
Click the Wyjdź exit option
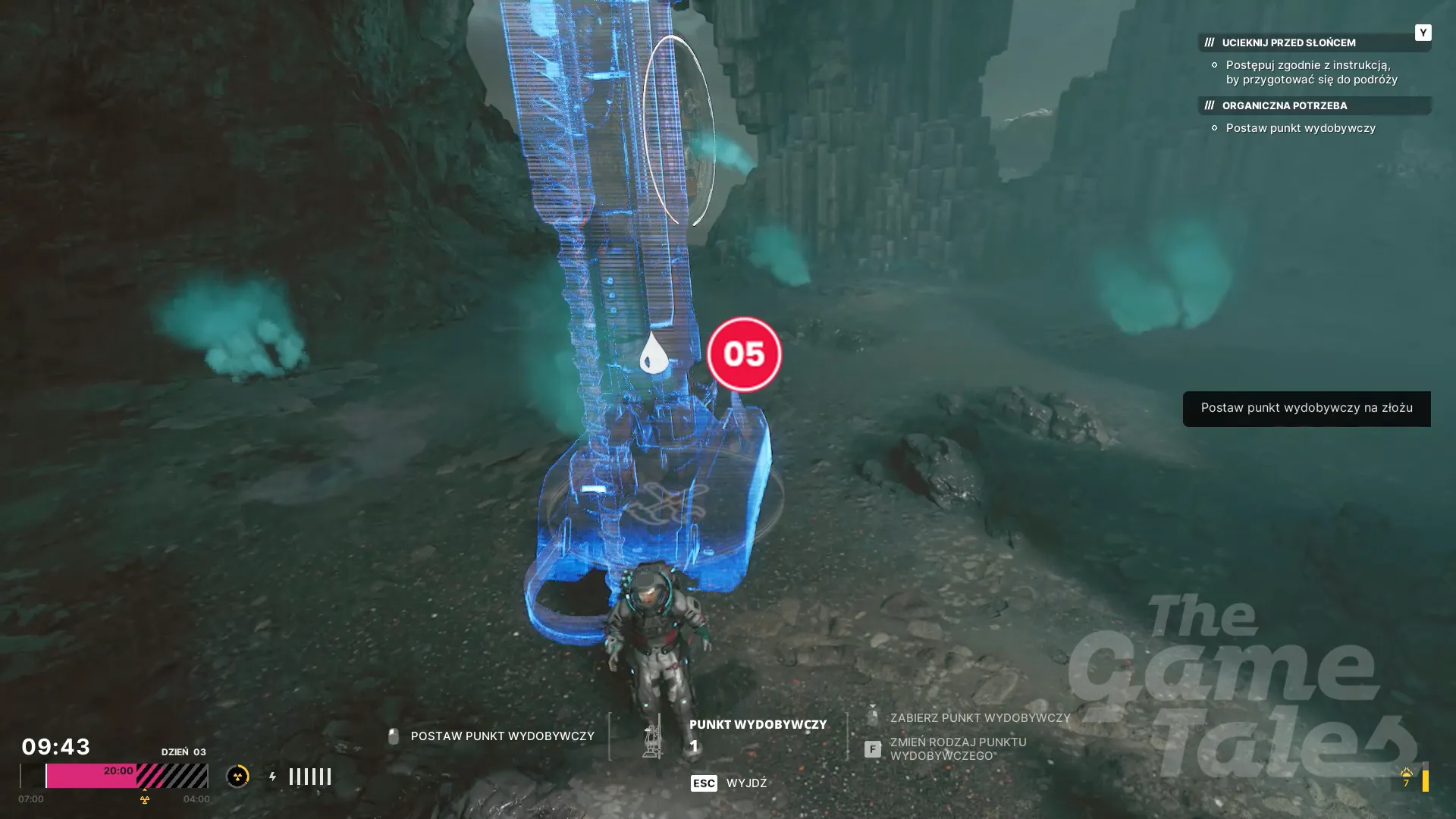point(745,783)
